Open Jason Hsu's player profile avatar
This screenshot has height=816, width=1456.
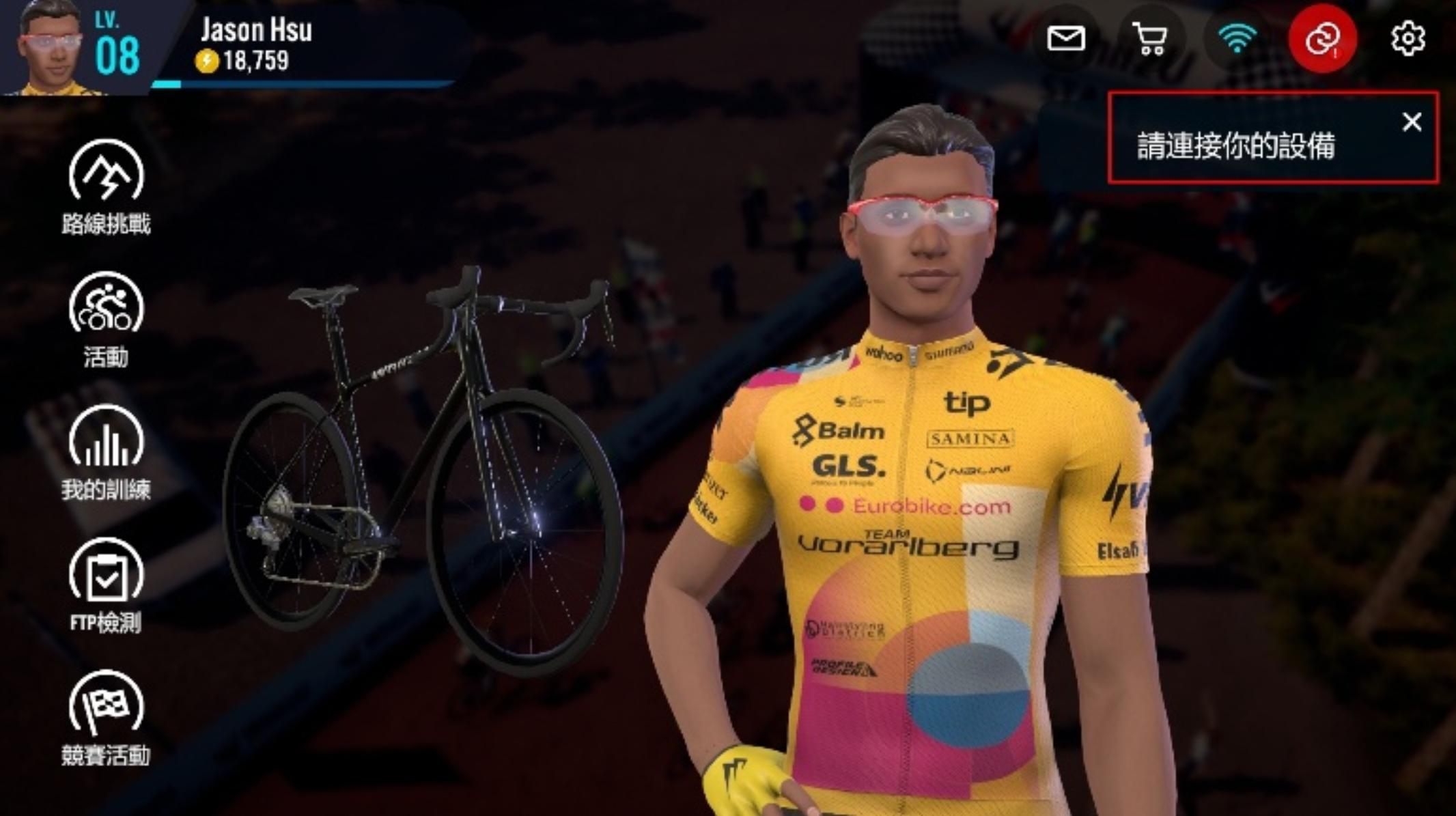click(x=51, y=48)
